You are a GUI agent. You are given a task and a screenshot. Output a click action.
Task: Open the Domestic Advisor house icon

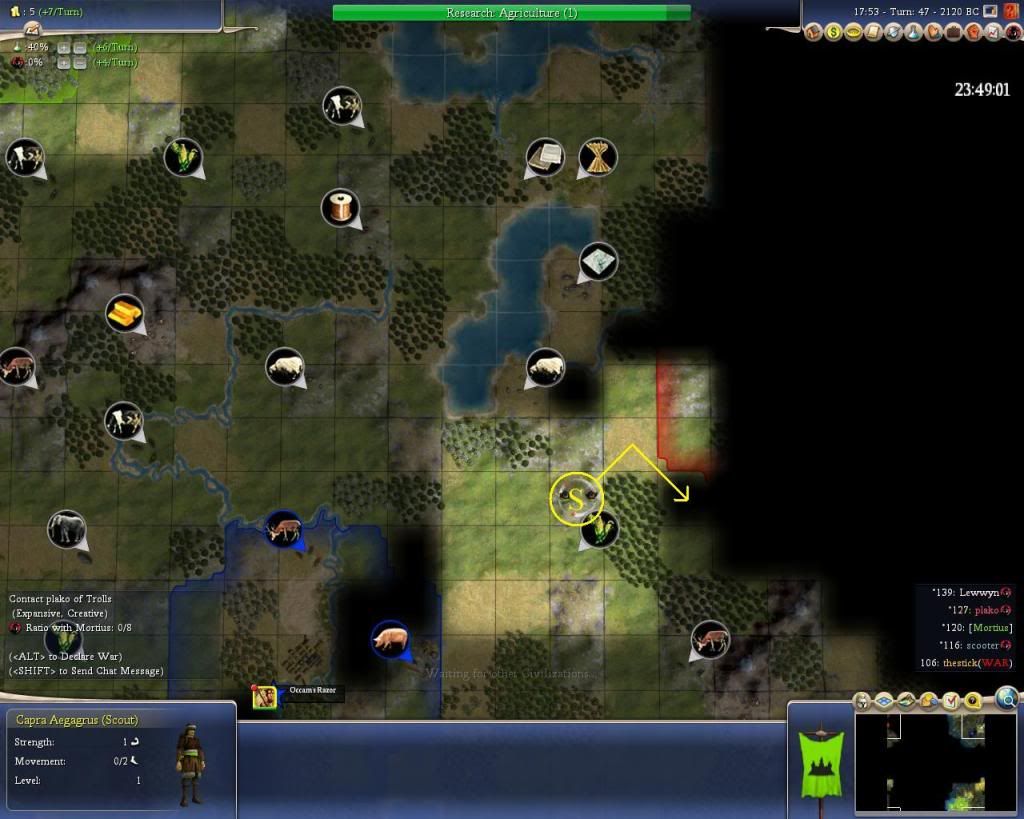click(x=815, y=32)
